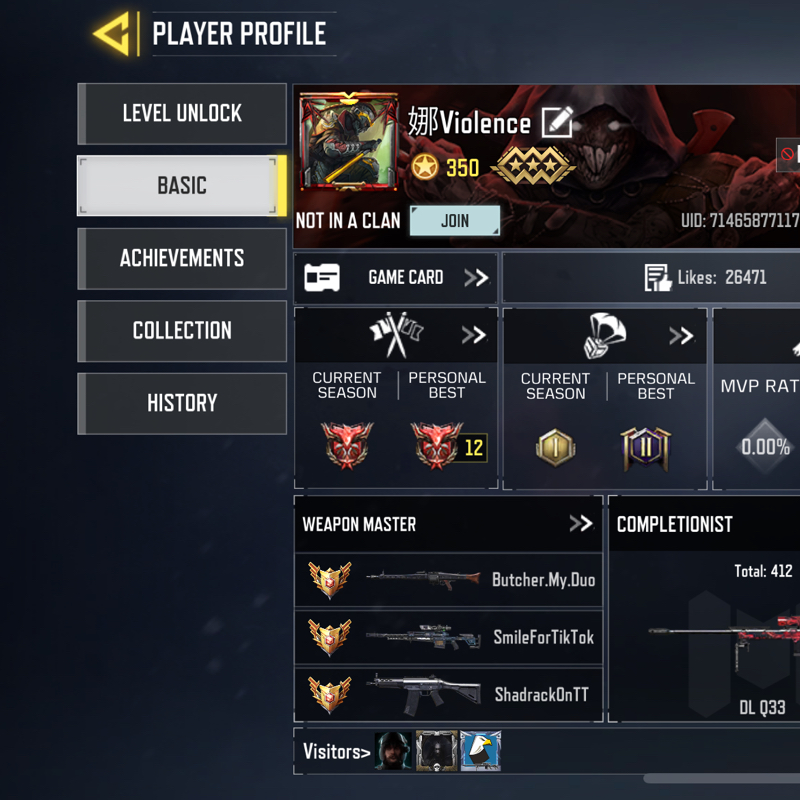The width and height of the screenshot is (800, 800).
Task: Open the Weapon Master details arrow
Action: coord(580,523)
